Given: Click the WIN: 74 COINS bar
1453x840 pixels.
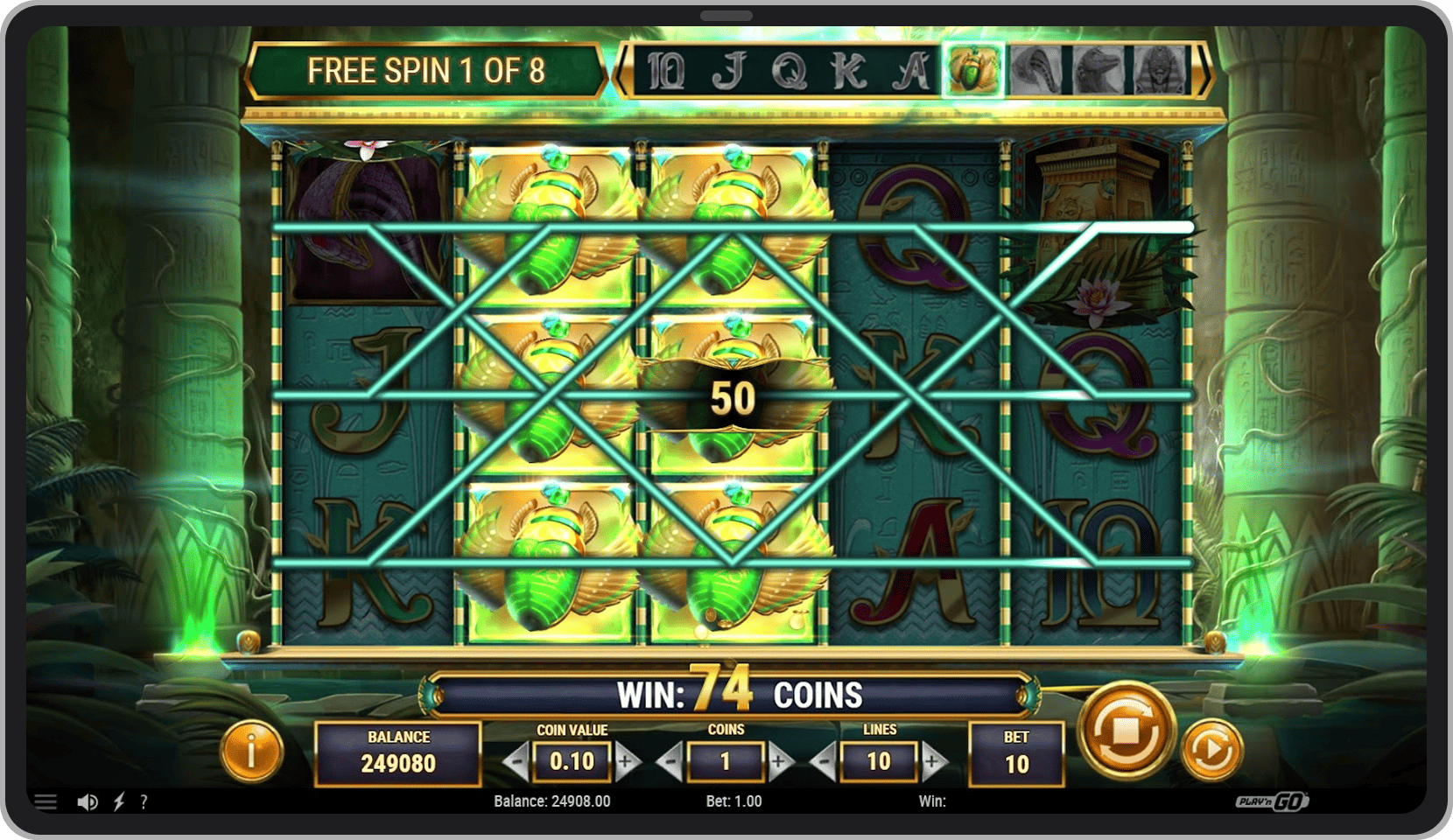Looking at the screenshot, I should tap(736, 694).
